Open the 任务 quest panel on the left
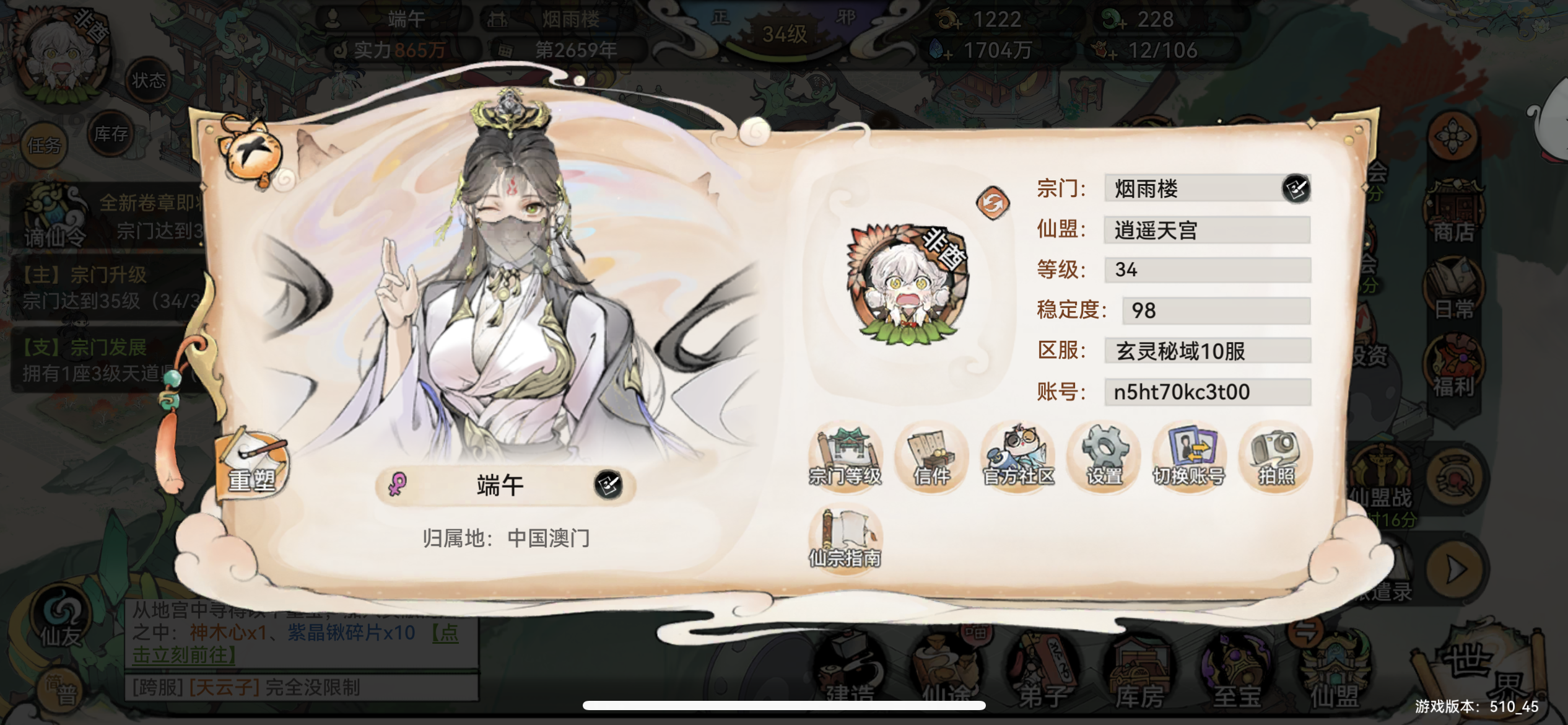 [46, 144]
